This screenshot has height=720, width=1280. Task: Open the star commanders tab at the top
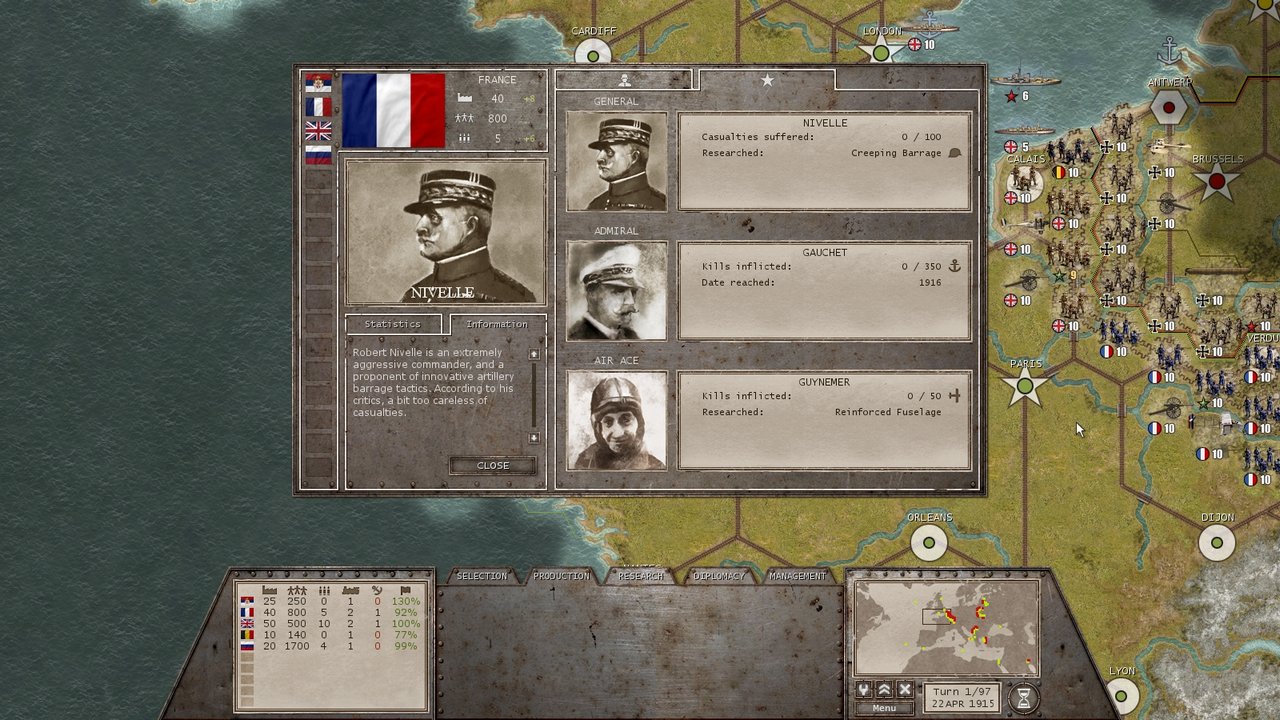click(766, 79)
